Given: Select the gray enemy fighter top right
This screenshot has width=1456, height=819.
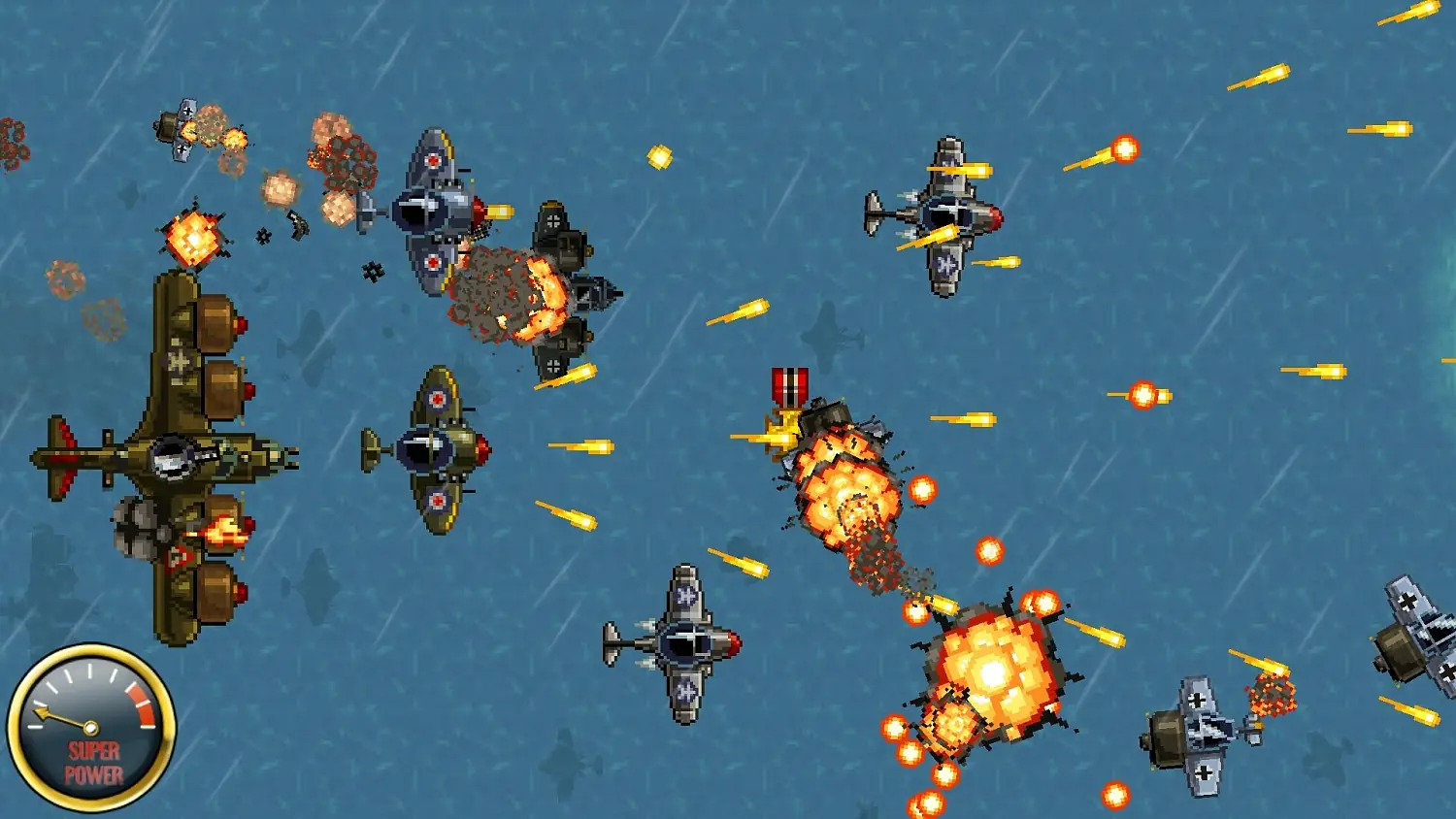Looking at the screenshot, I should pyautogui.click(x=946, y=213).
